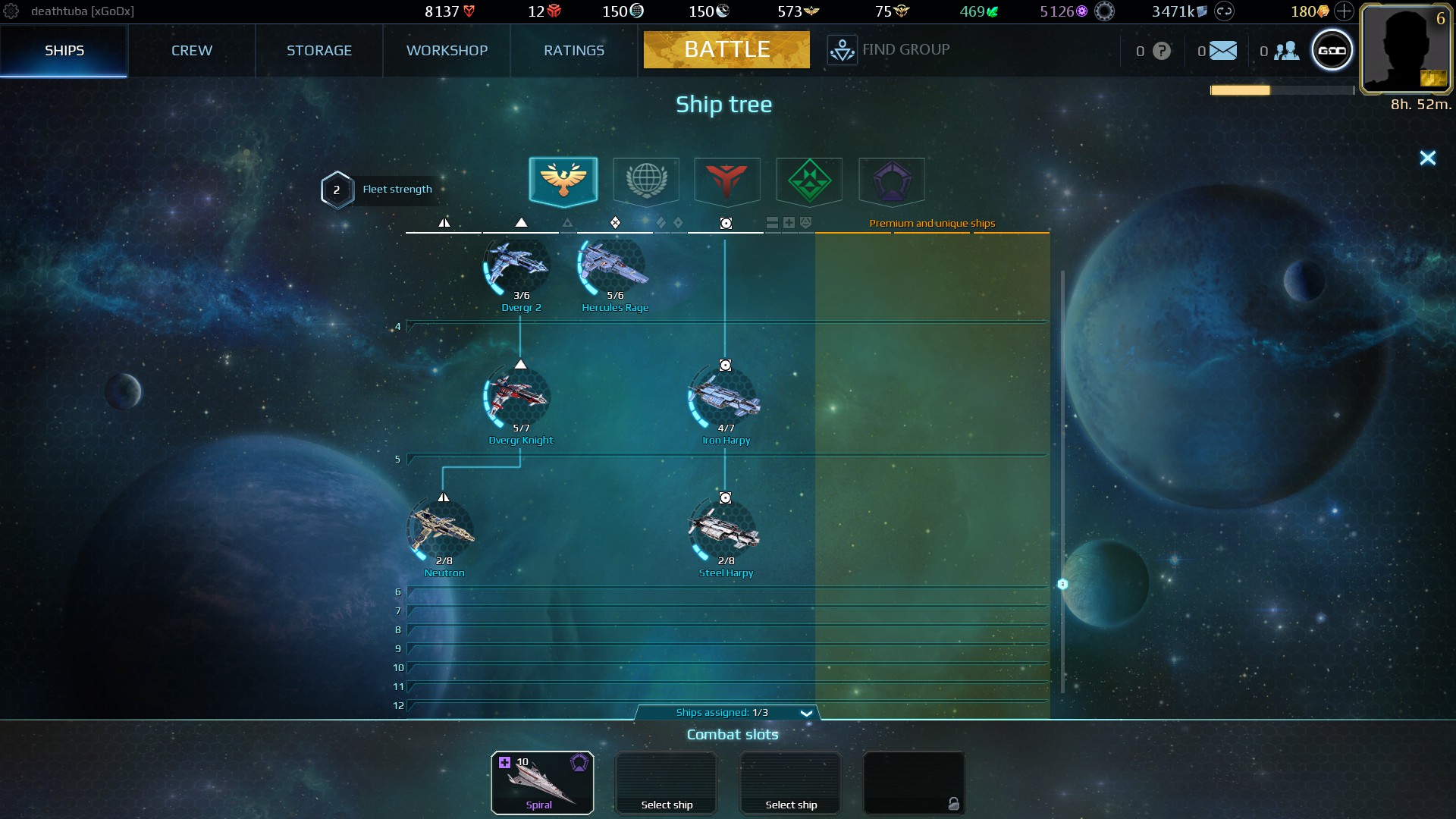The height and width of the screenshot is (819, 1456).
Task: Switch to the Crew tab
Action: click(191, 50)
